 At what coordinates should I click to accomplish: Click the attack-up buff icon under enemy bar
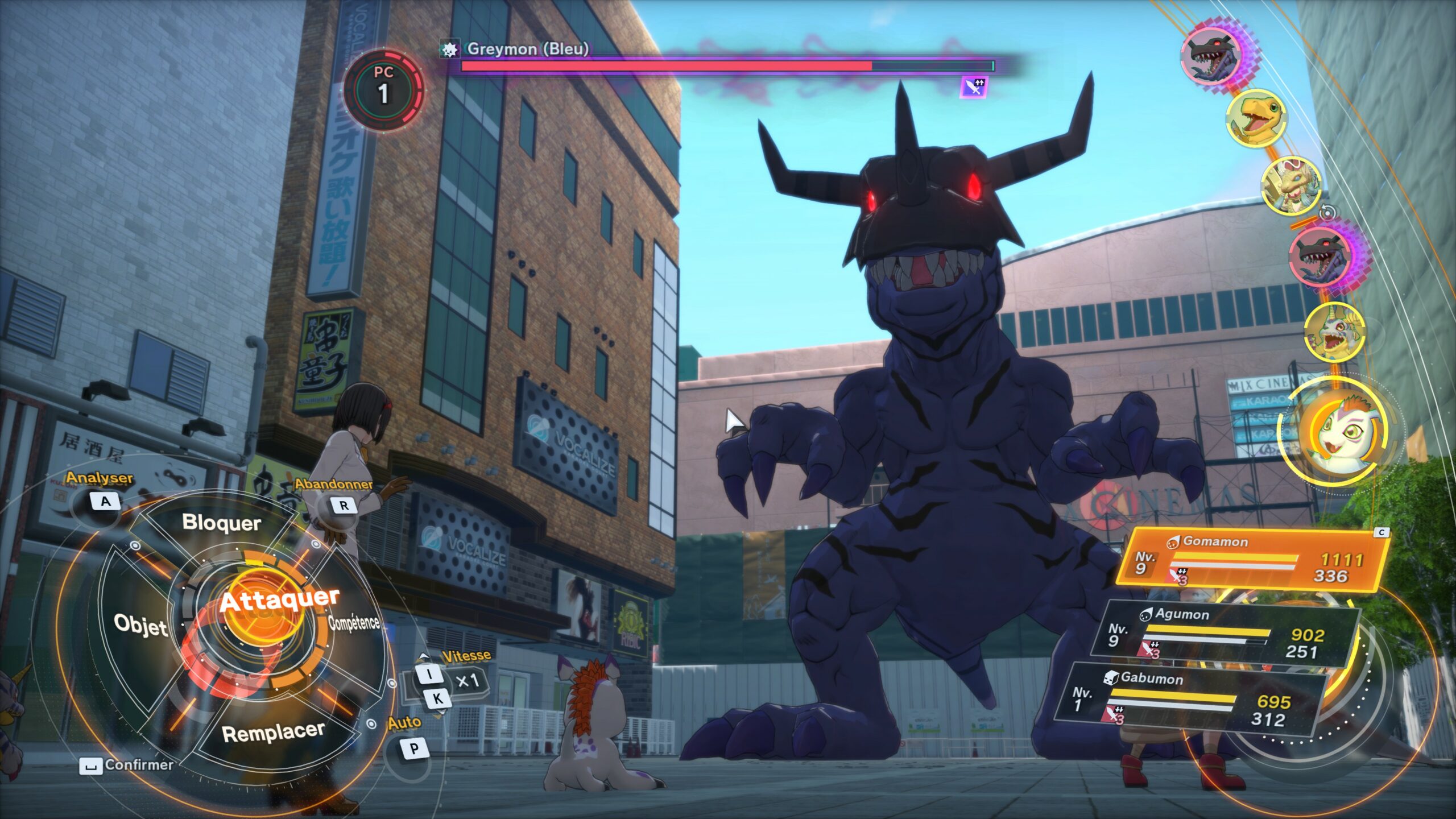coord(973,87)
